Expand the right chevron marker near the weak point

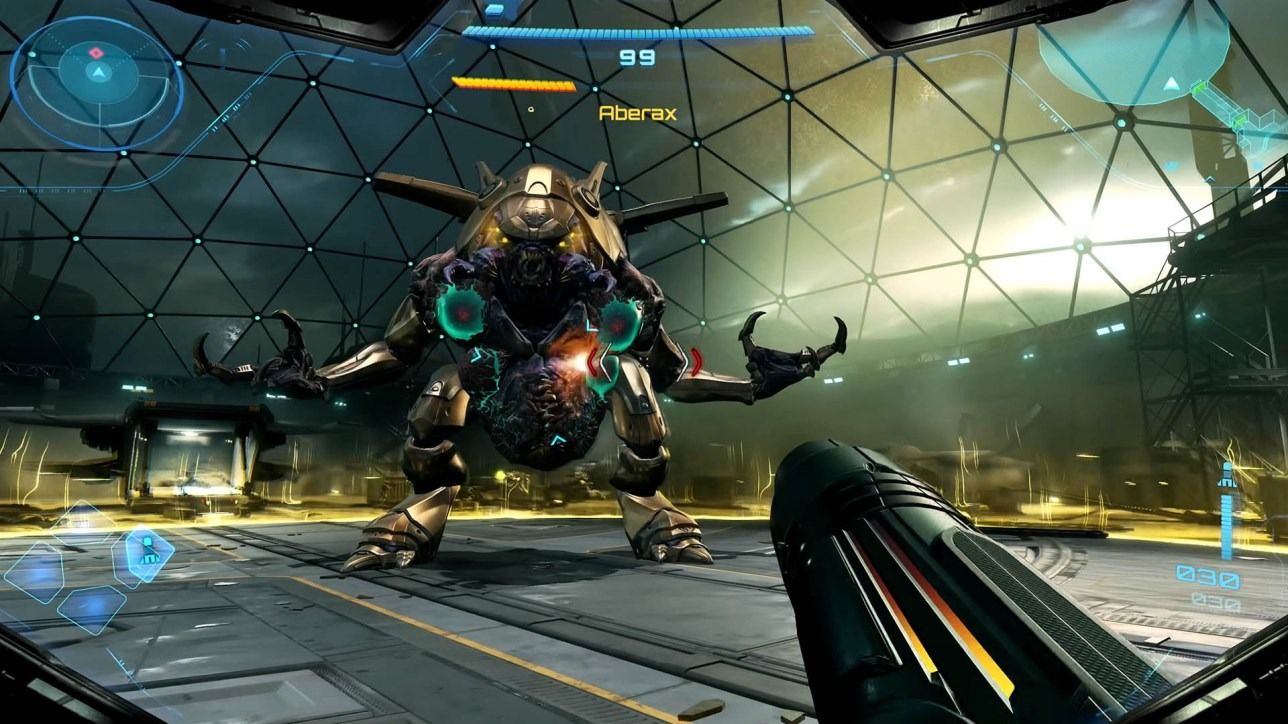(695, 361)
